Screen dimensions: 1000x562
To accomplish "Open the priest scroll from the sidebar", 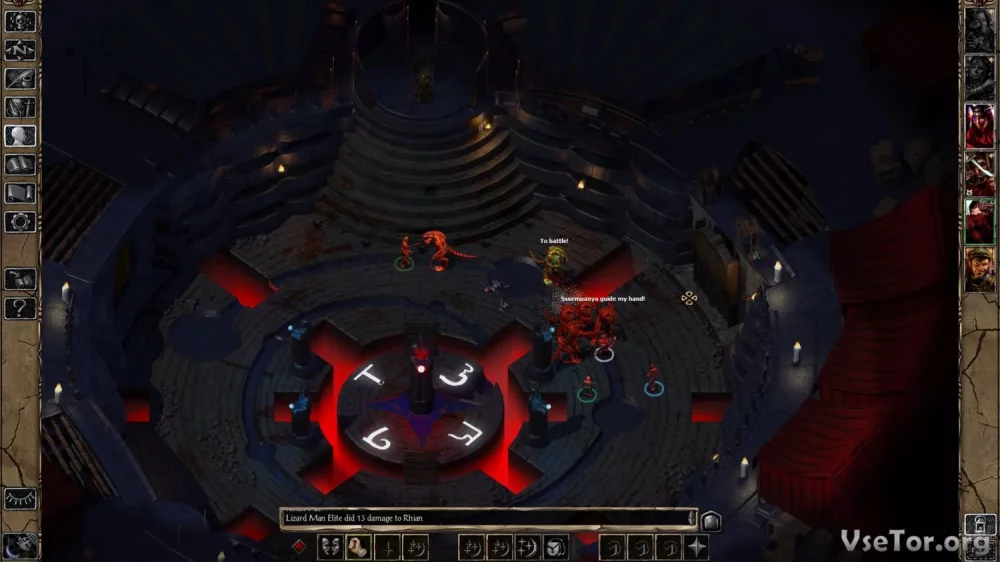I will (20, 193).
